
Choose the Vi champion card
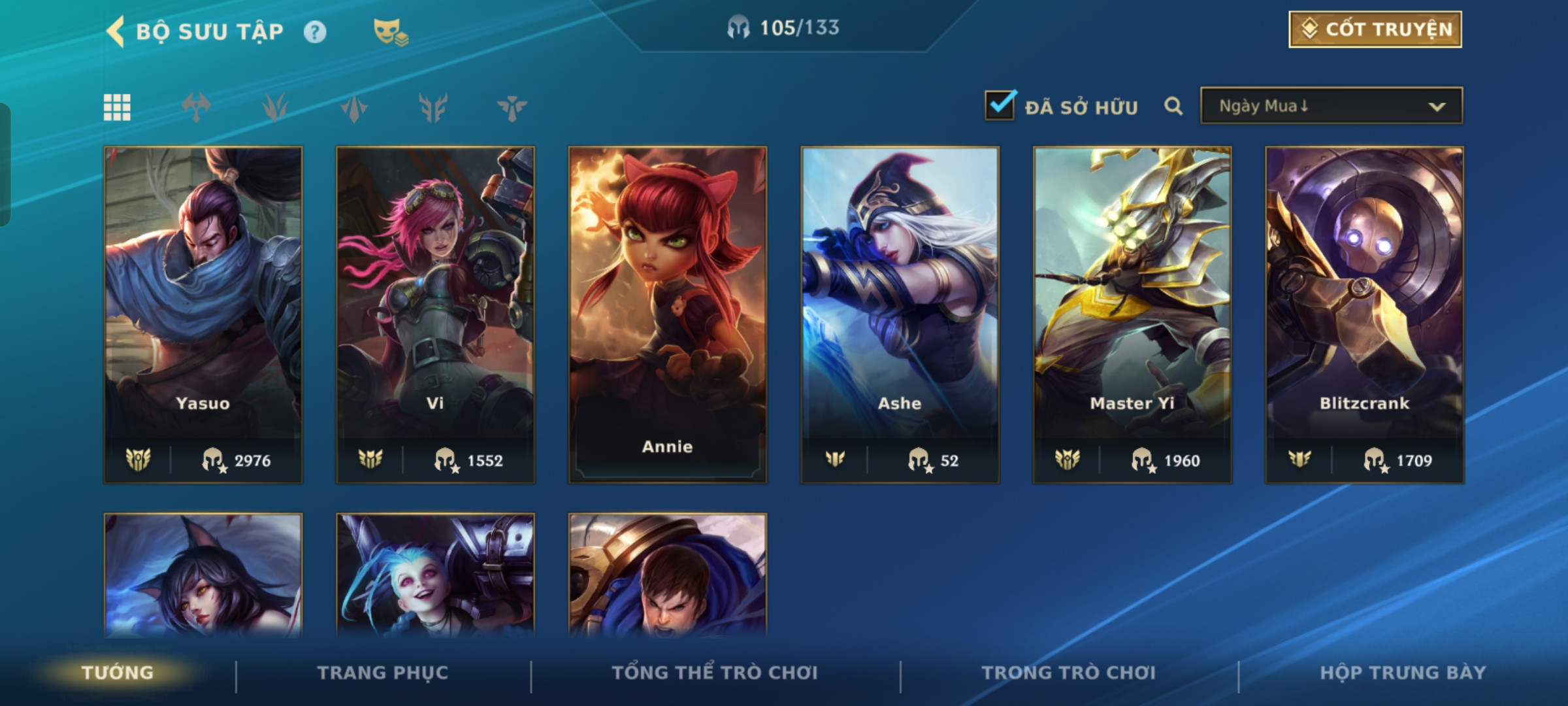435,314
